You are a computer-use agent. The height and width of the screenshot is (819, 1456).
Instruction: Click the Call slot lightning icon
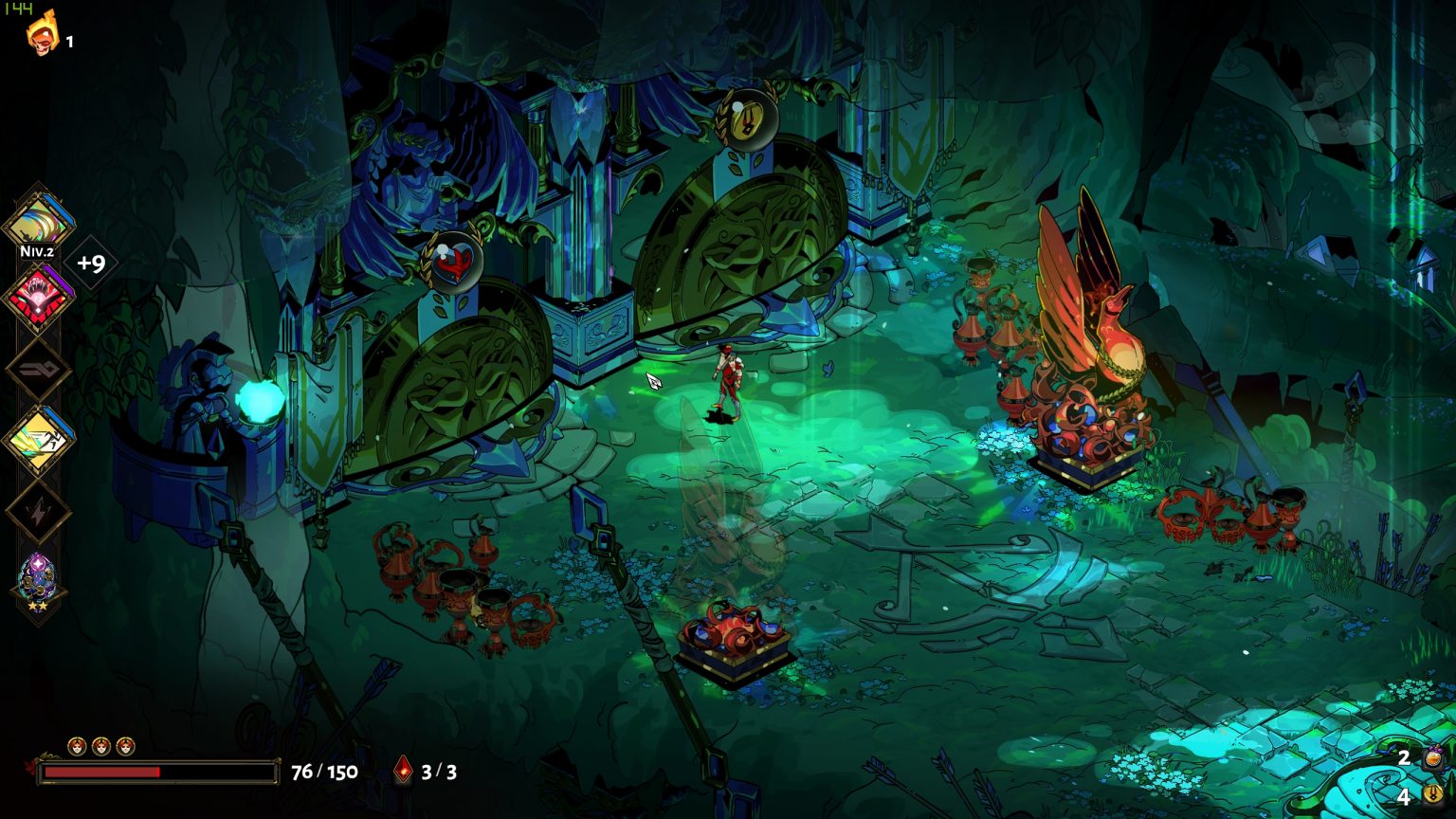40,509
